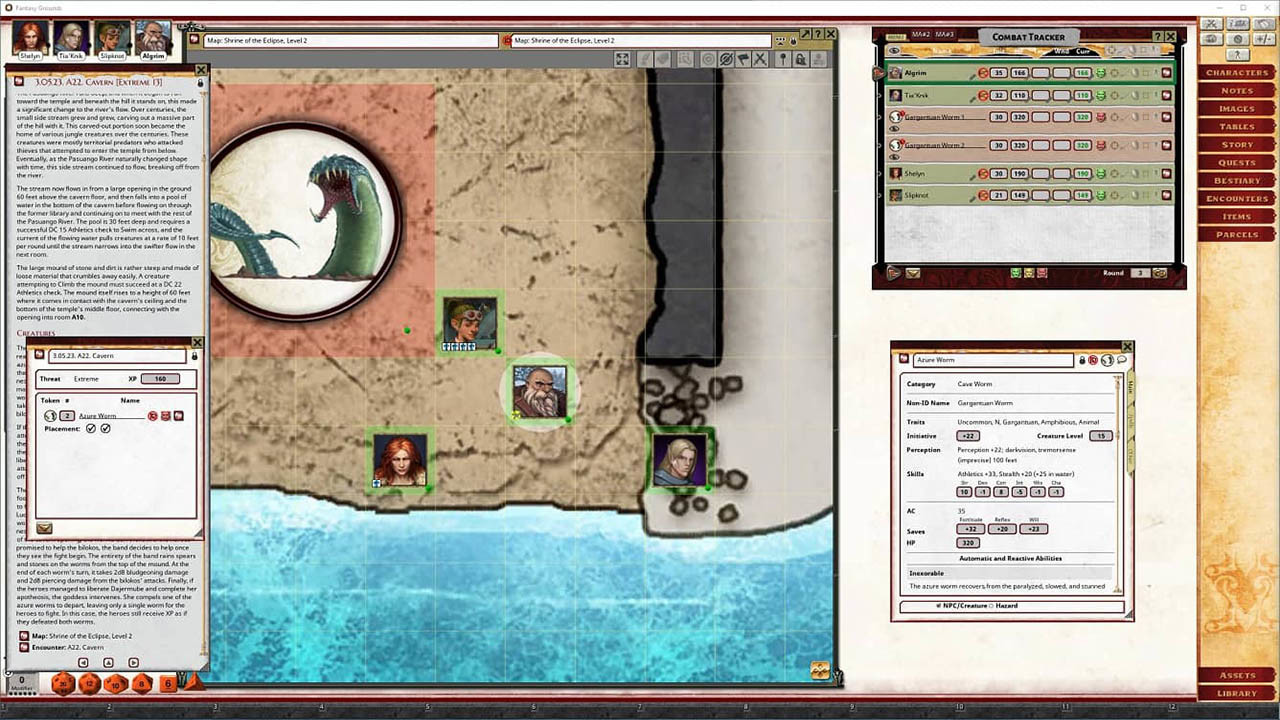The image size is (1280, 720).
Task: Click the grid settings icon at map bottom-right
Action: point(820,672)
